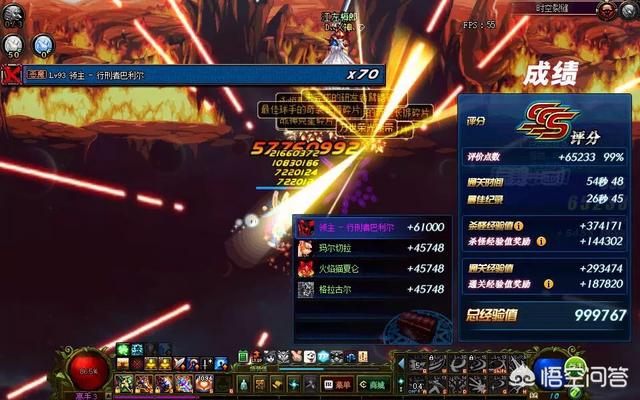This screenshot has height=400, width=640.
Task: Show info for 杀怪经验值奖励
Action: [x=541, y=240]
